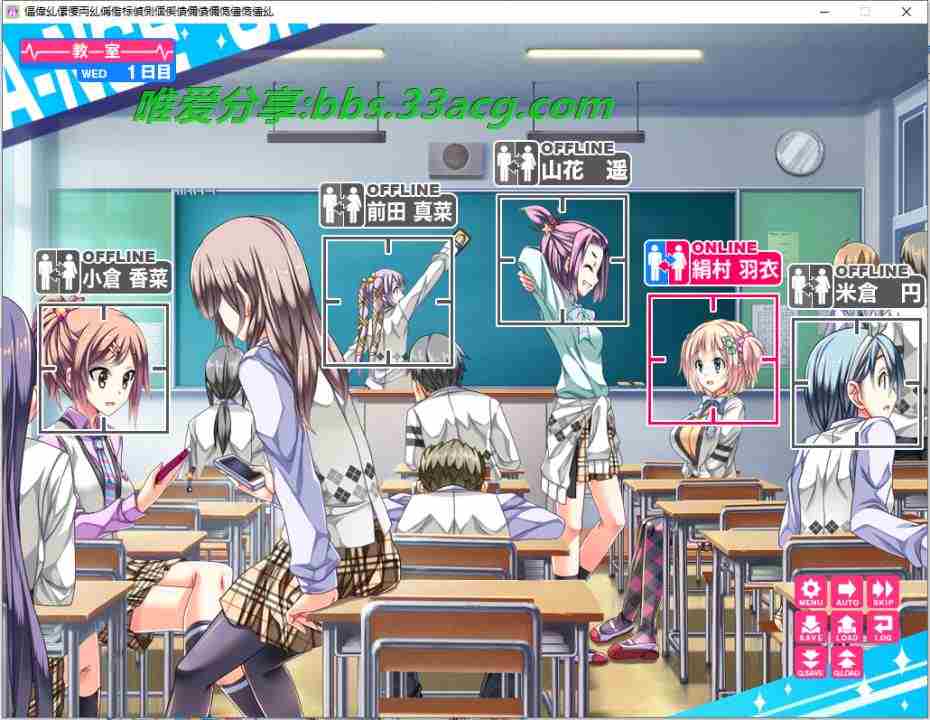Open the SAVE screen
The width and height of the screenshot is (930, 720).
click(810, 627)
